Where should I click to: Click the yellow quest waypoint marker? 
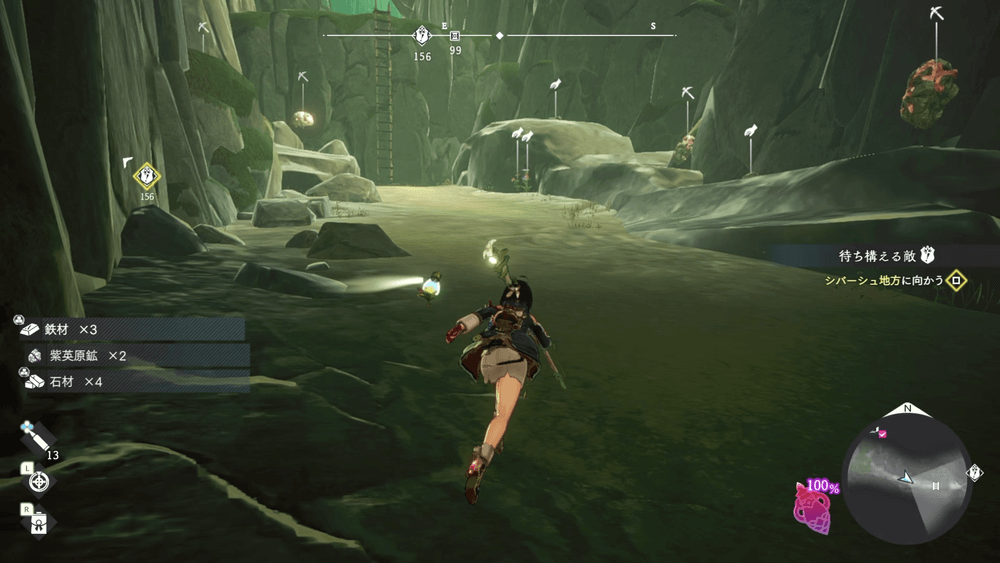coord(147,177)
